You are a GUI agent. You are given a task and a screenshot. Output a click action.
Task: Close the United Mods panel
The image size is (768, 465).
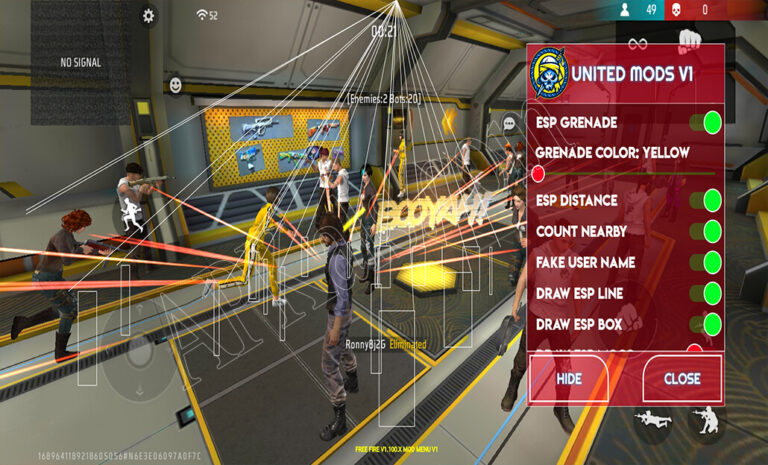[x=682, y=379]
